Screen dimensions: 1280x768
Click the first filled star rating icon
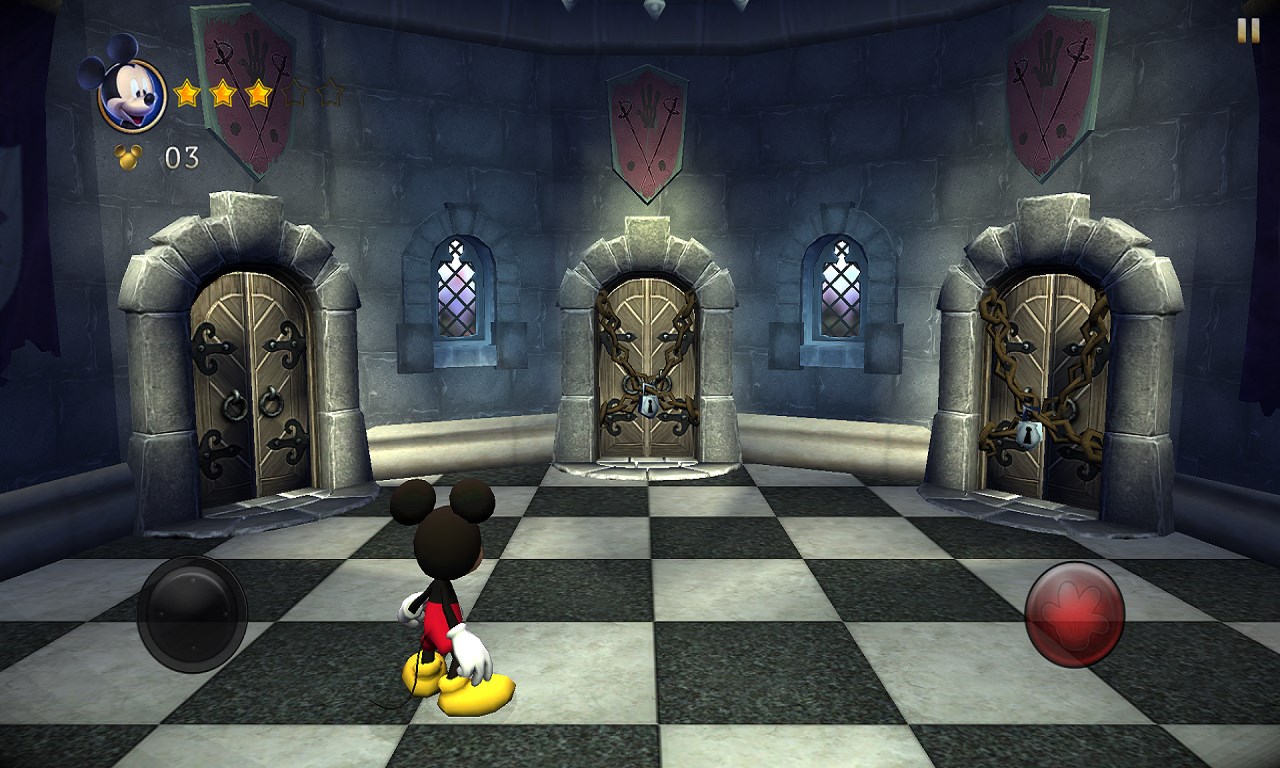click(x=188, y=93)
